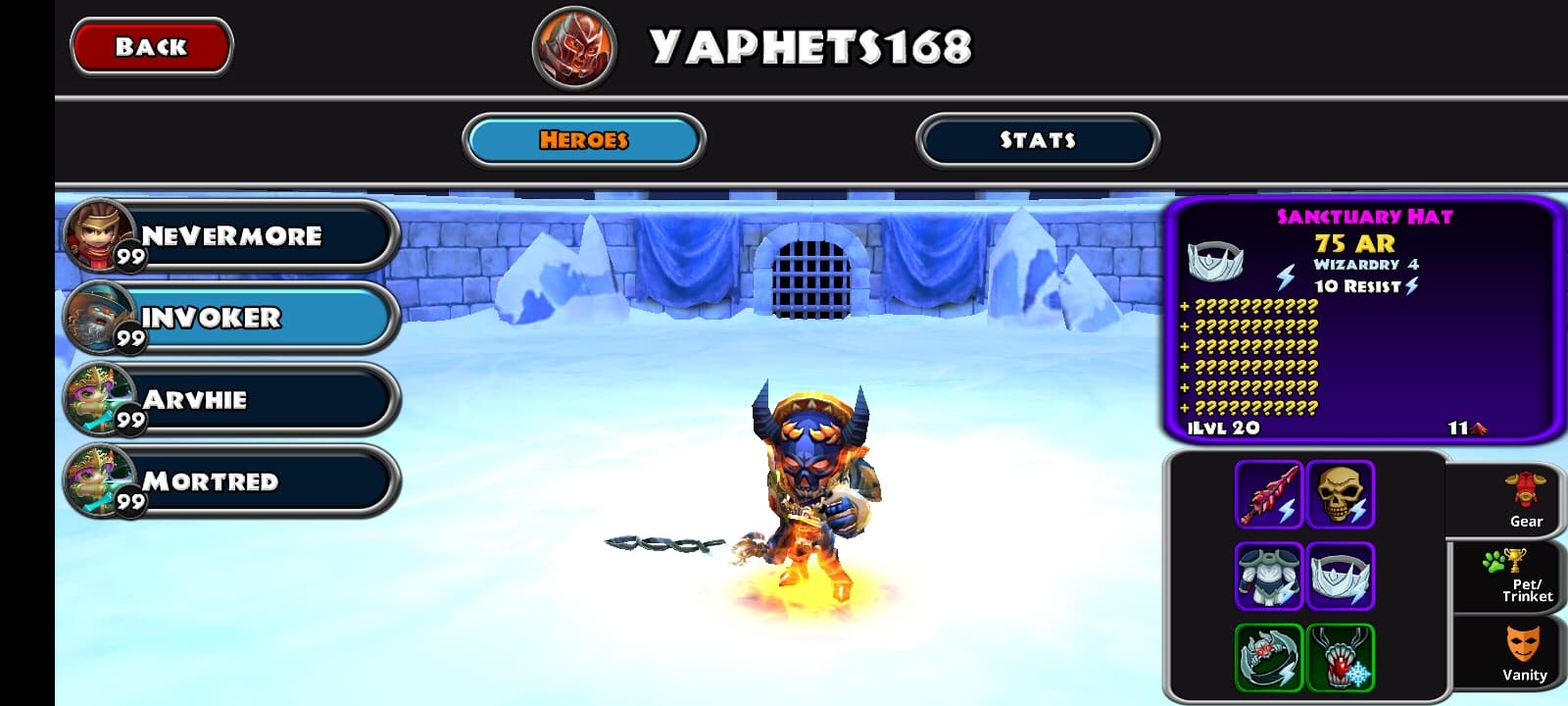Switch to the Pet/Trinket category

(1516, 577)
